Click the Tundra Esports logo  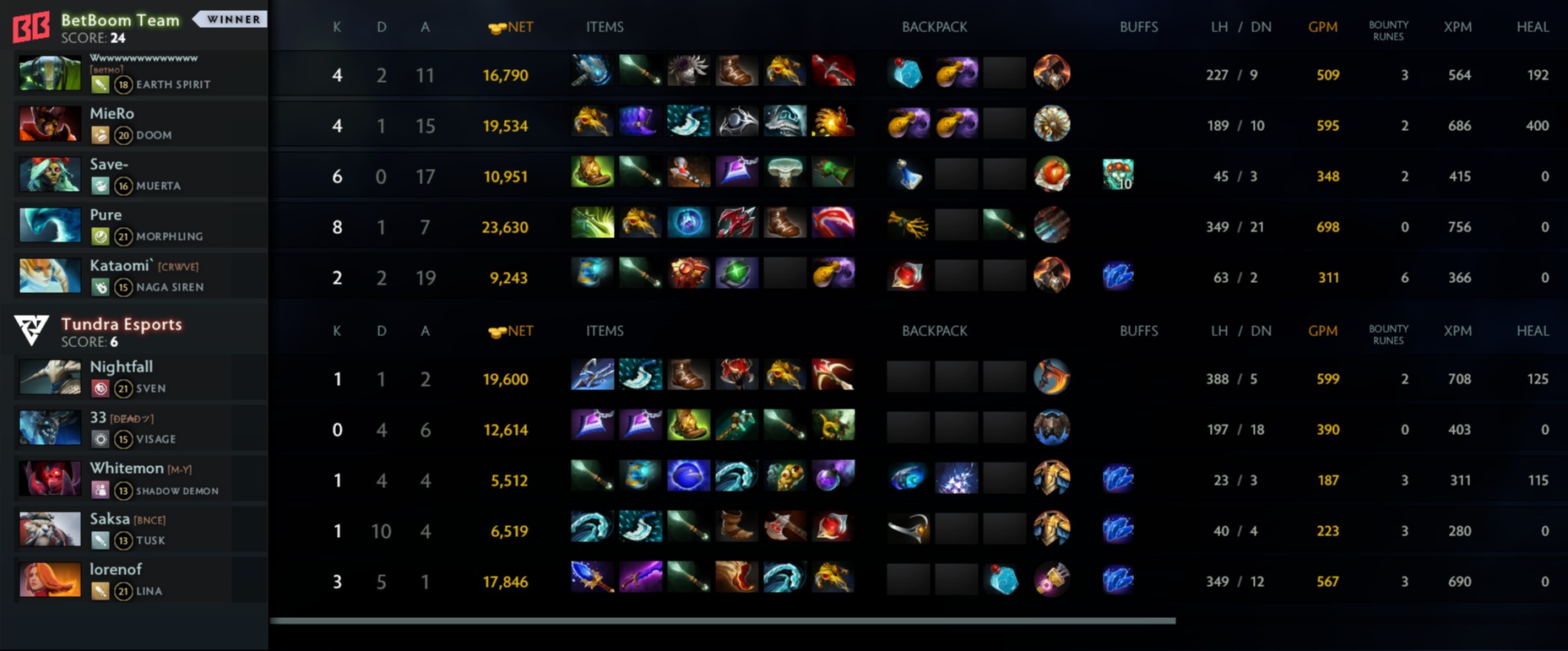point(31,330)
